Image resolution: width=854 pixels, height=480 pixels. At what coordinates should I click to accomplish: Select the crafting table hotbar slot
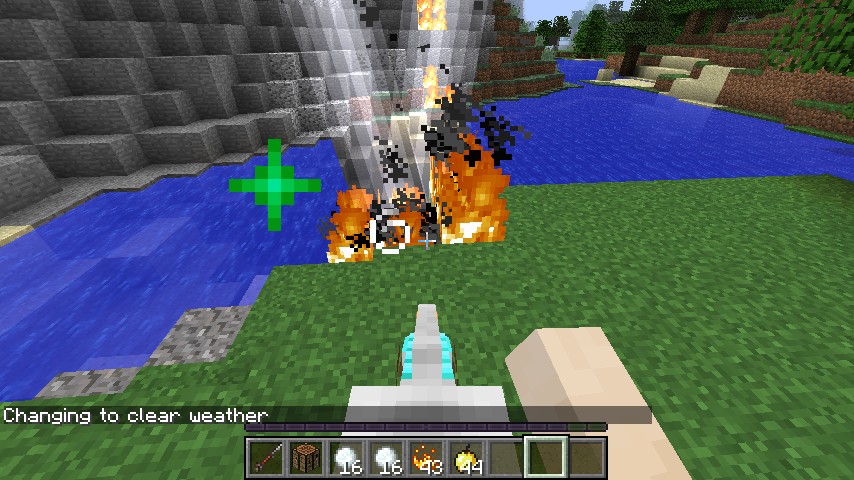pyautogui.click(x=306, y=458)
